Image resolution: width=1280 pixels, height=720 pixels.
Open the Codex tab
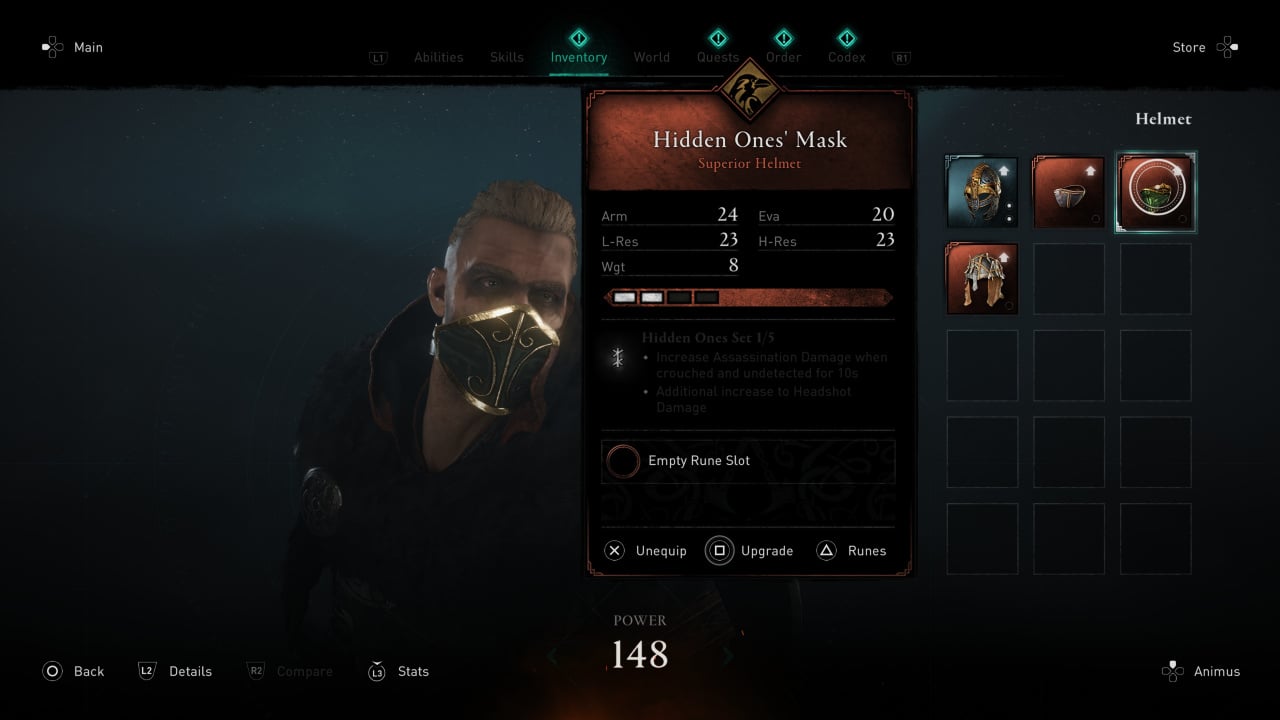(846, 57)
